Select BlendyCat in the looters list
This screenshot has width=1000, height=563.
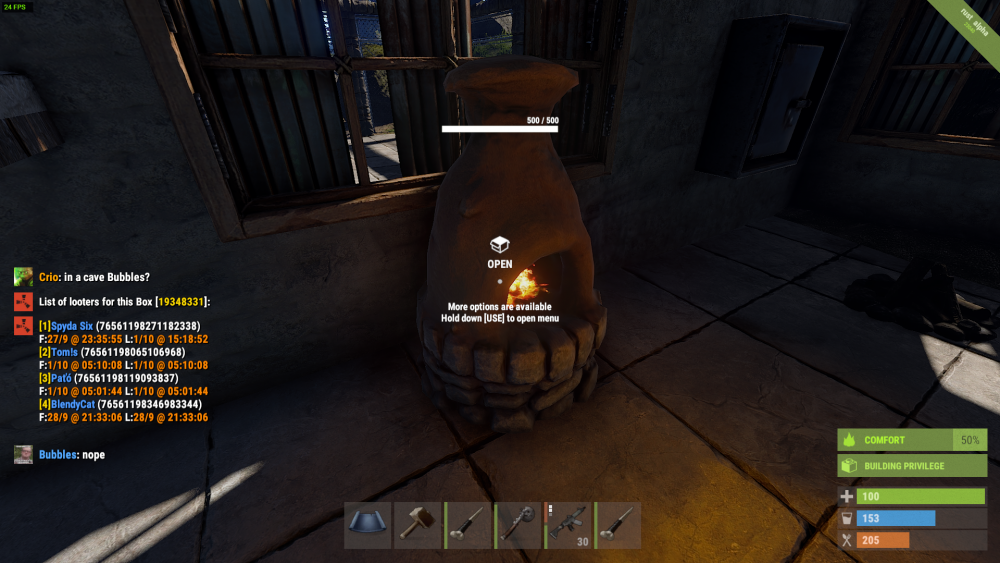pyautogui.click(x=71, y=404)
